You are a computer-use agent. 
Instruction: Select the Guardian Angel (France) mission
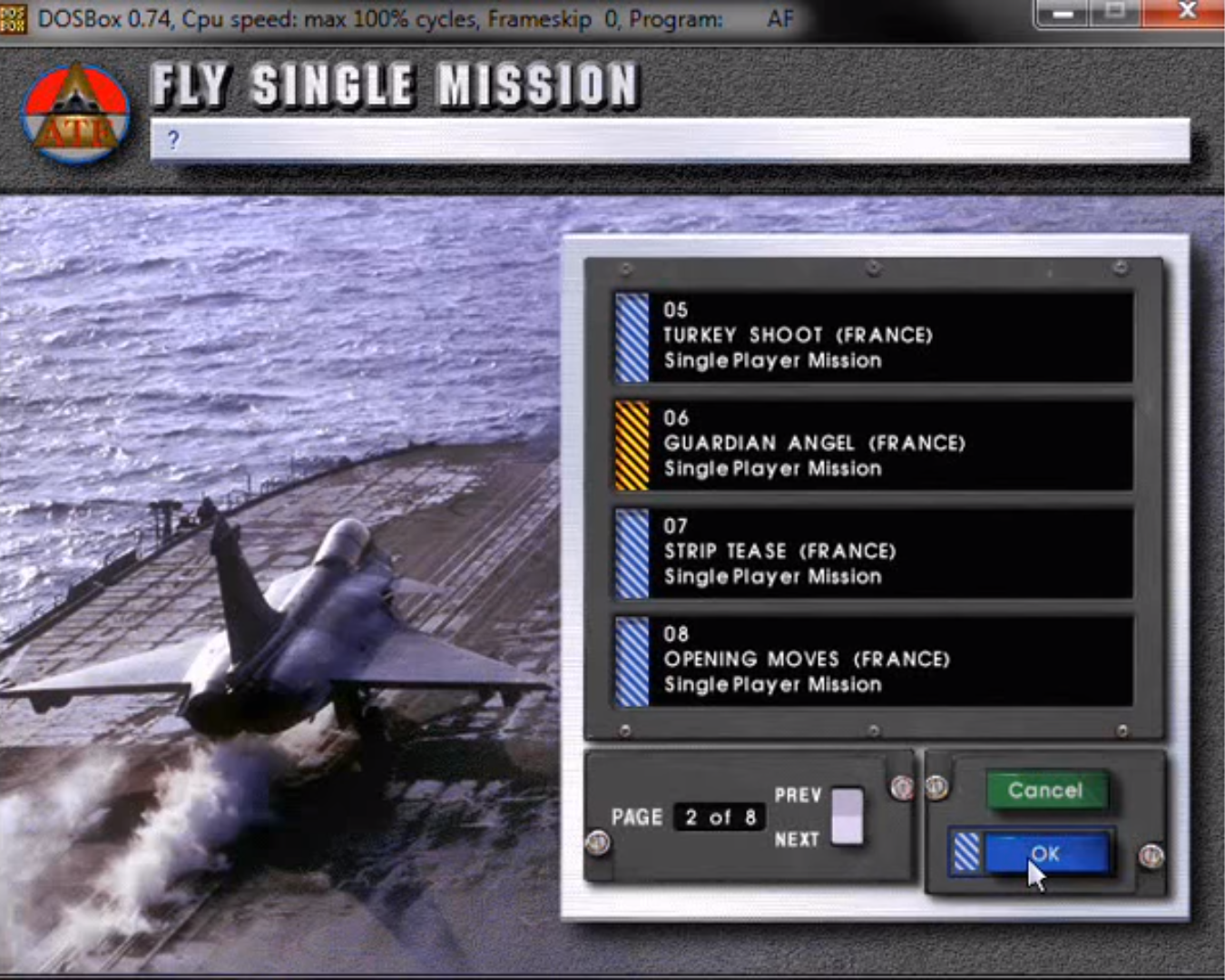(871, 445)
